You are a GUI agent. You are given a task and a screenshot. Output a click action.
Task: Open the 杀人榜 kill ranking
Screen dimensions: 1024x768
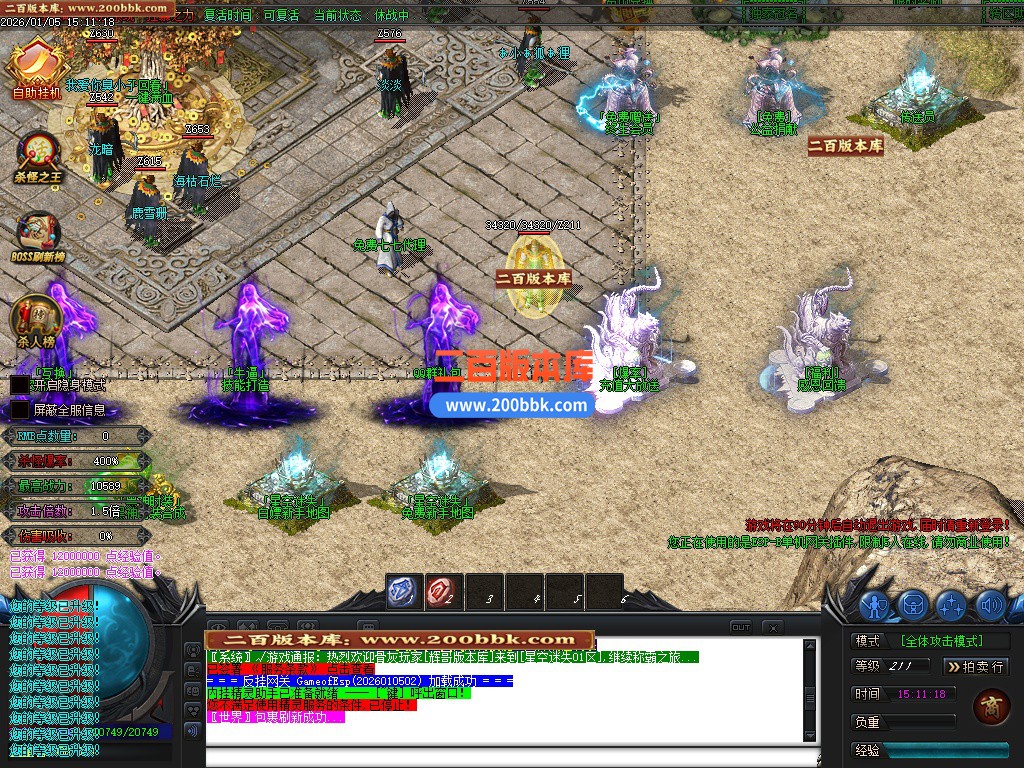tap(36, 320)
